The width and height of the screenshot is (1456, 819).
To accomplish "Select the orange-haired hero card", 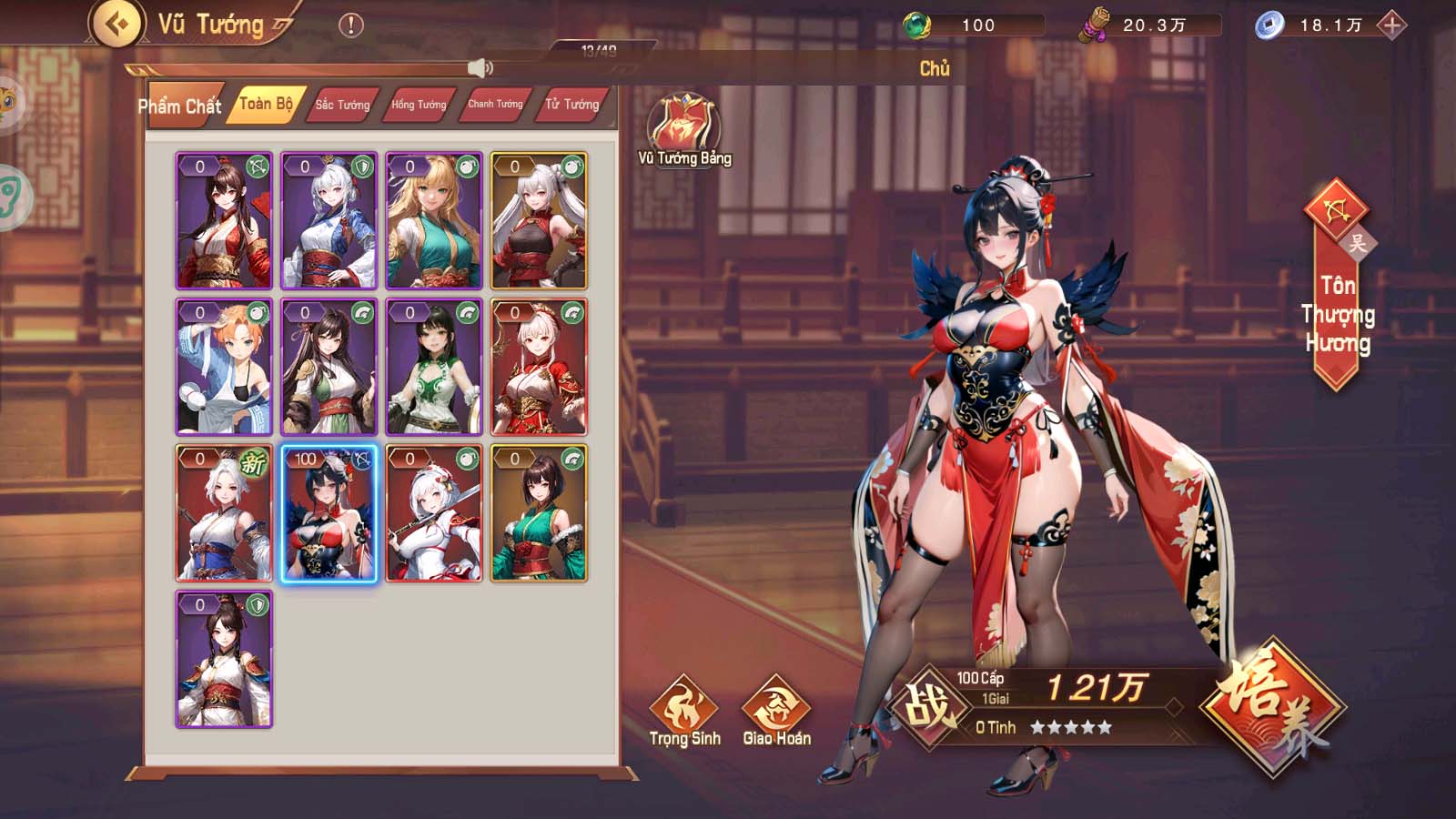I will coord(224,367).
